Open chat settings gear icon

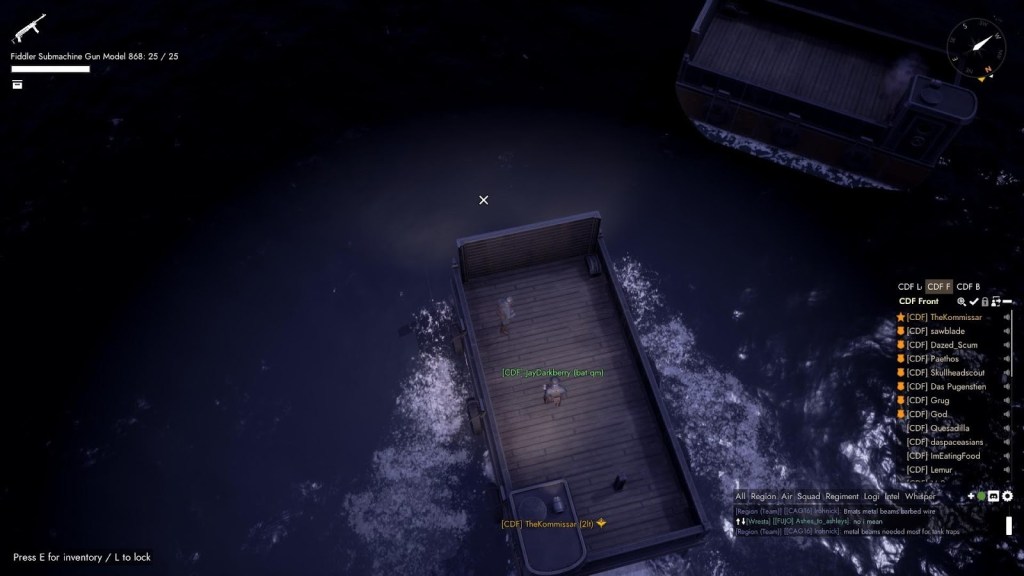(x=1007, y=496)
